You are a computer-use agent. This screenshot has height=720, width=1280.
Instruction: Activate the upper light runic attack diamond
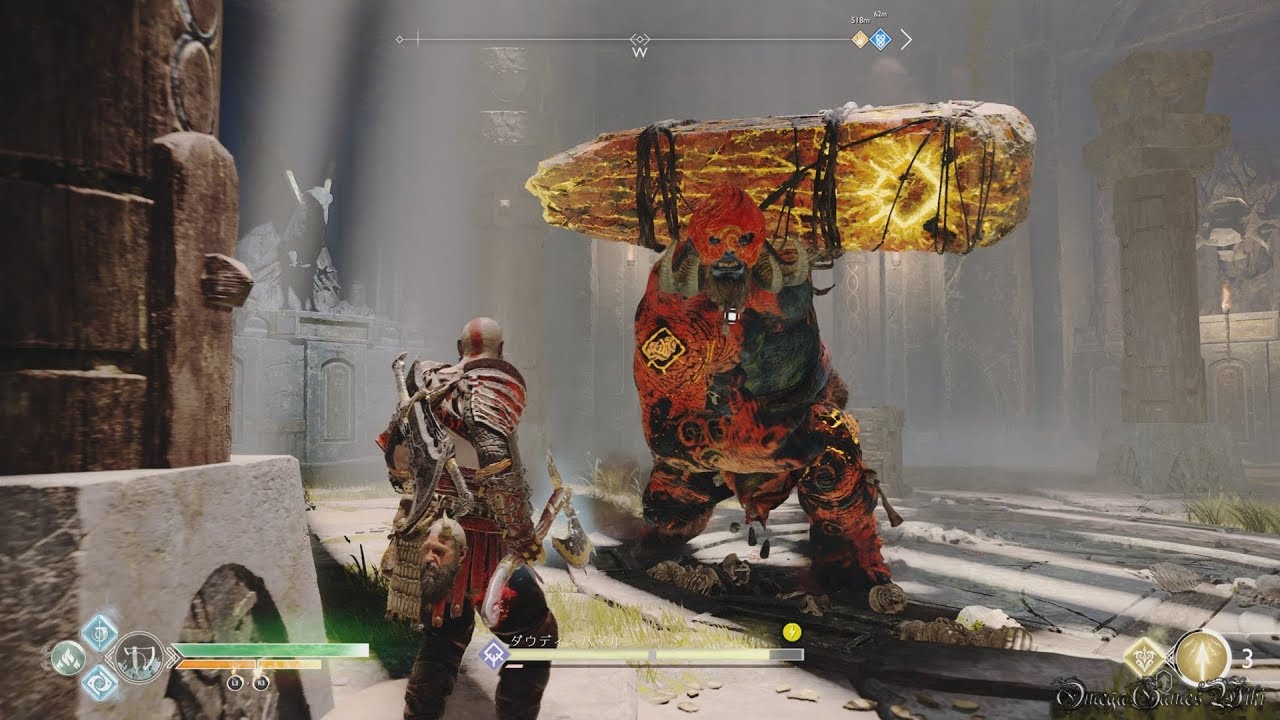[x=100, y=631]
